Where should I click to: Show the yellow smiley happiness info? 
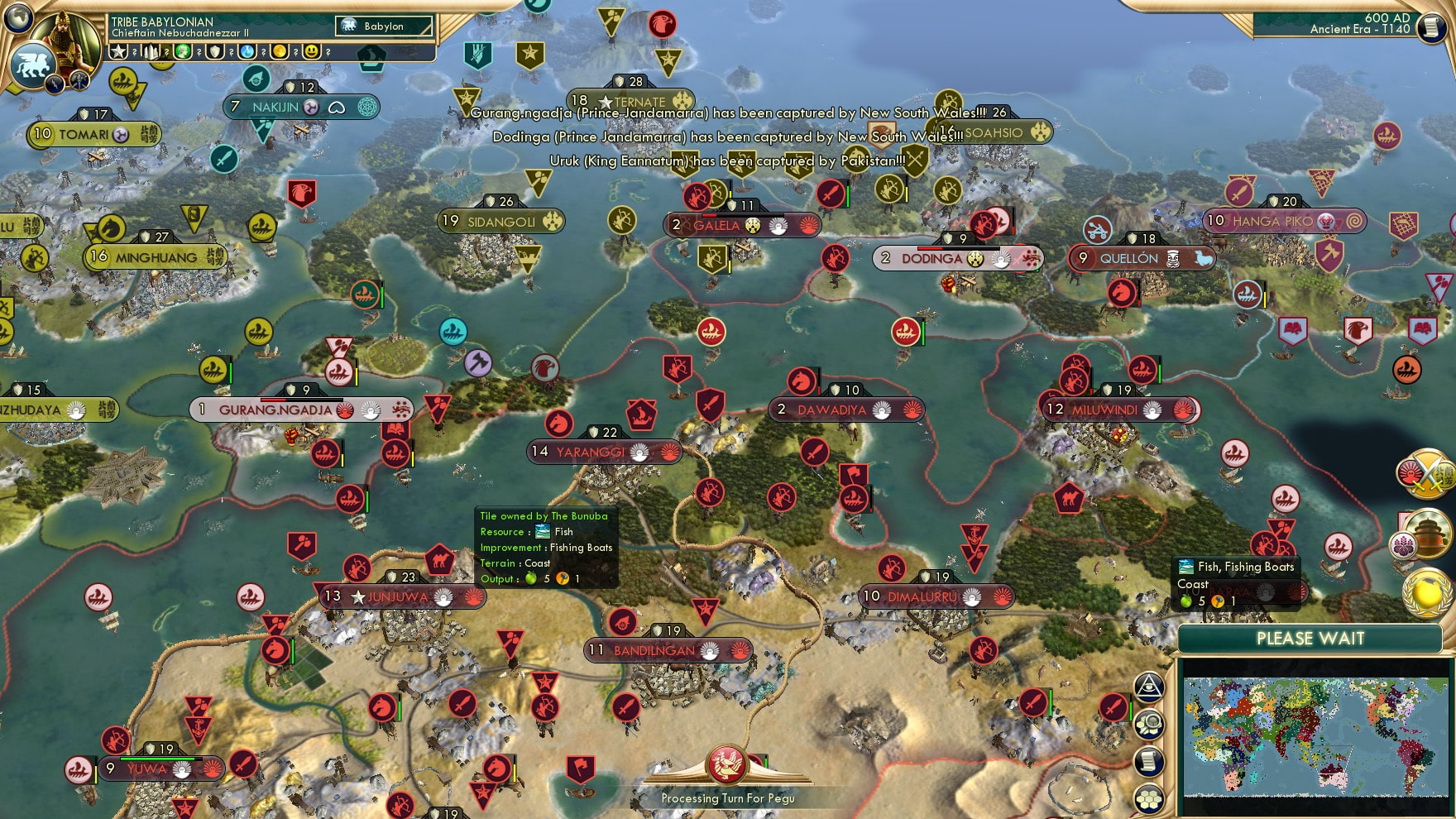pyautogui.click(x=312, y=52)
